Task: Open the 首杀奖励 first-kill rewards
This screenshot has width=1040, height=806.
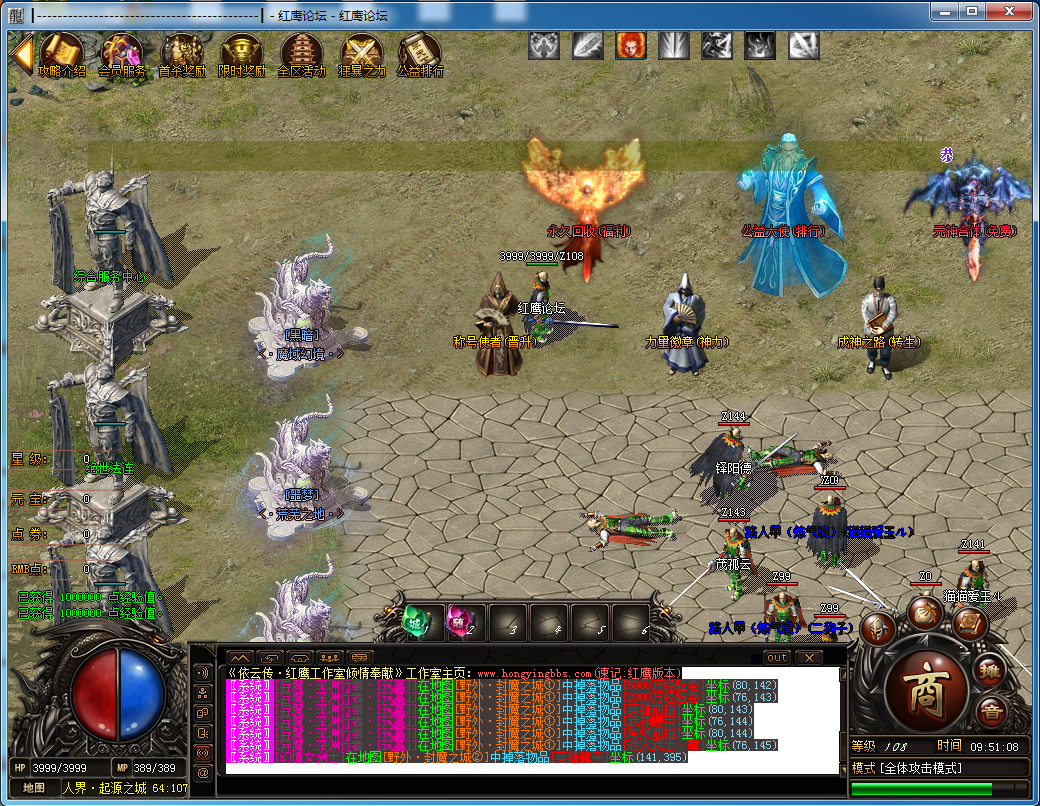Action: coord(183,54)
